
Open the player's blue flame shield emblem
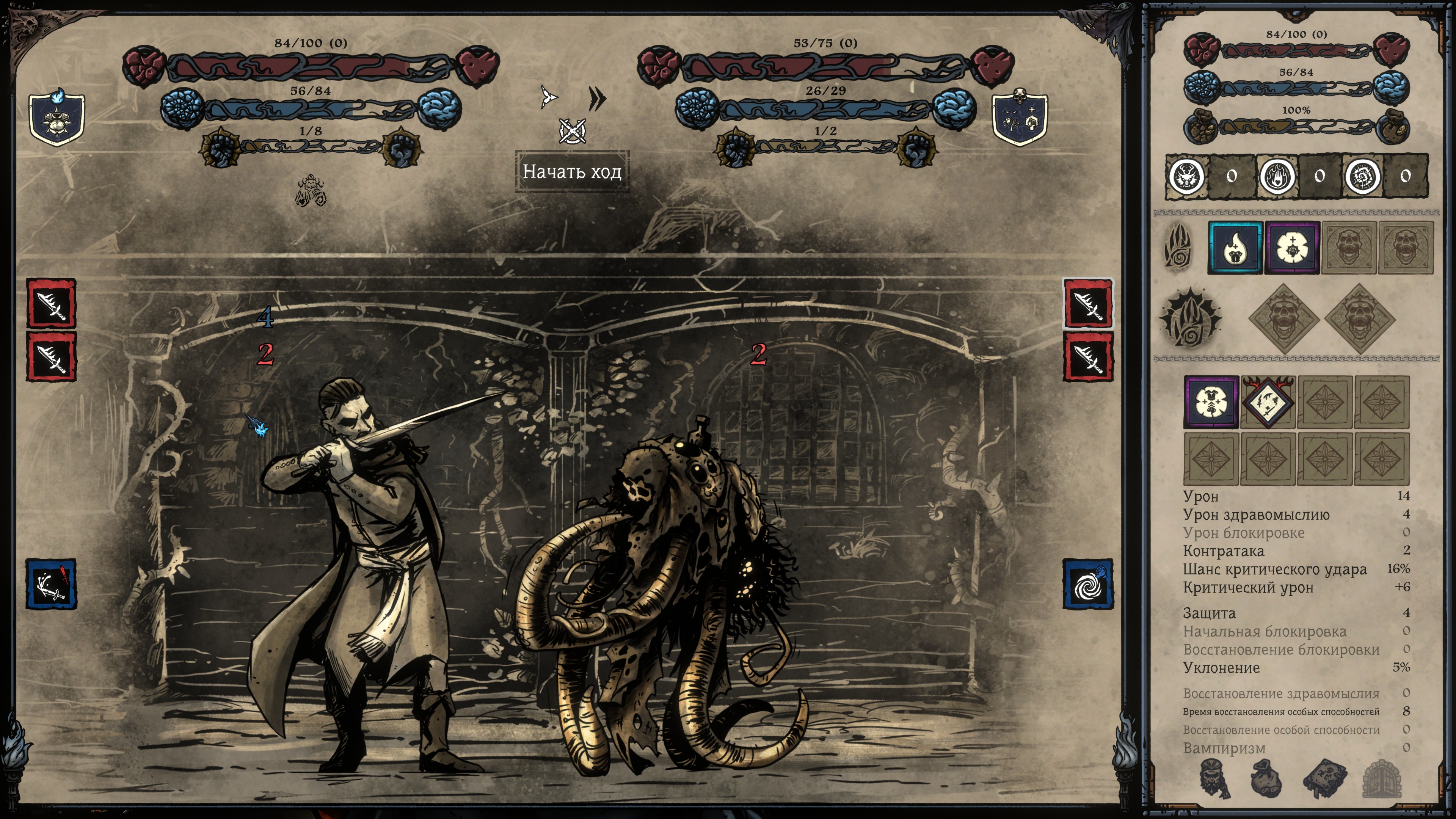(57, 118)
